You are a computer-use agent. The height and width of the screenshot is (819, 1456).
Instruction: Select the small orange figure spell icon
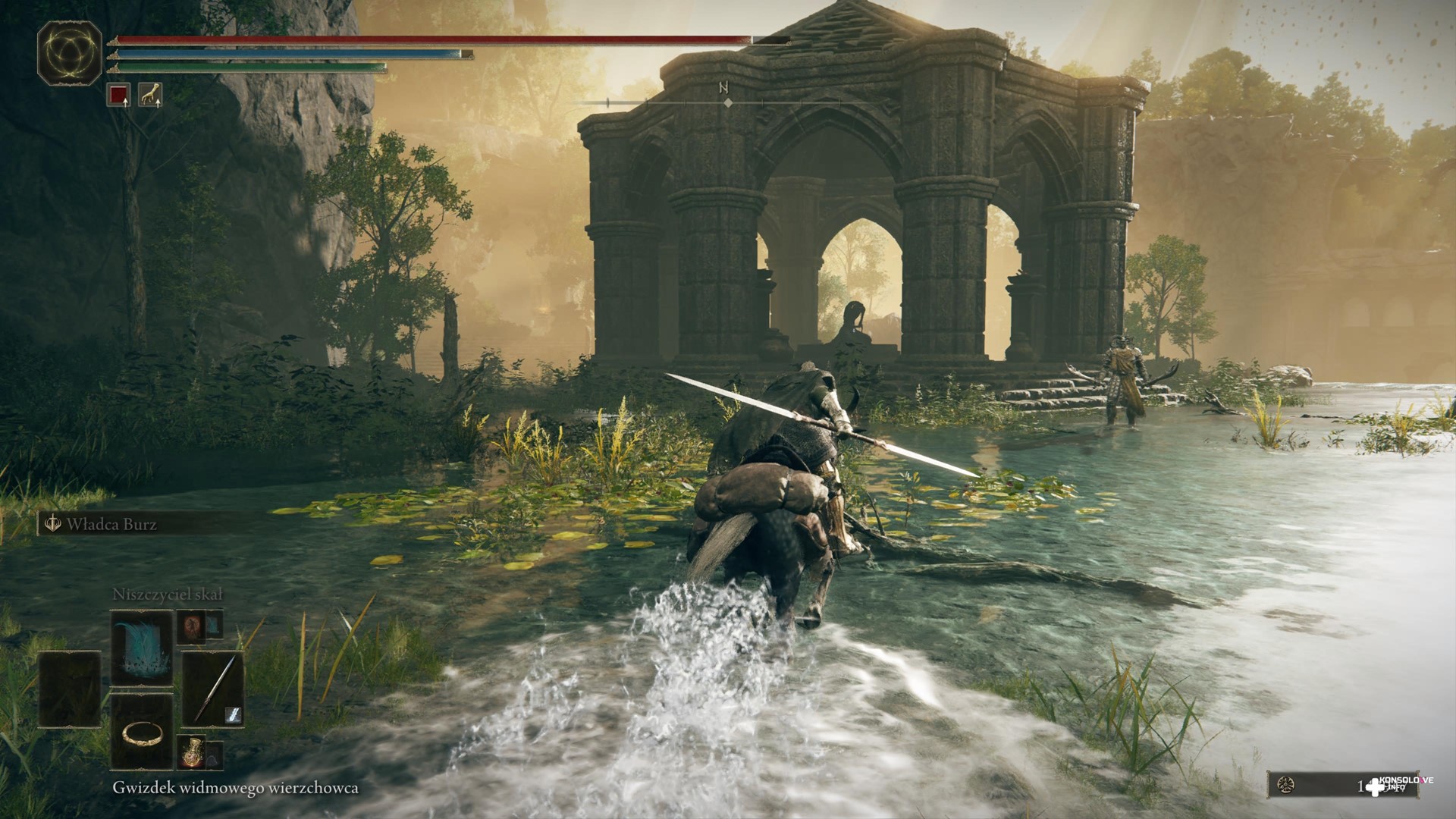190,626
